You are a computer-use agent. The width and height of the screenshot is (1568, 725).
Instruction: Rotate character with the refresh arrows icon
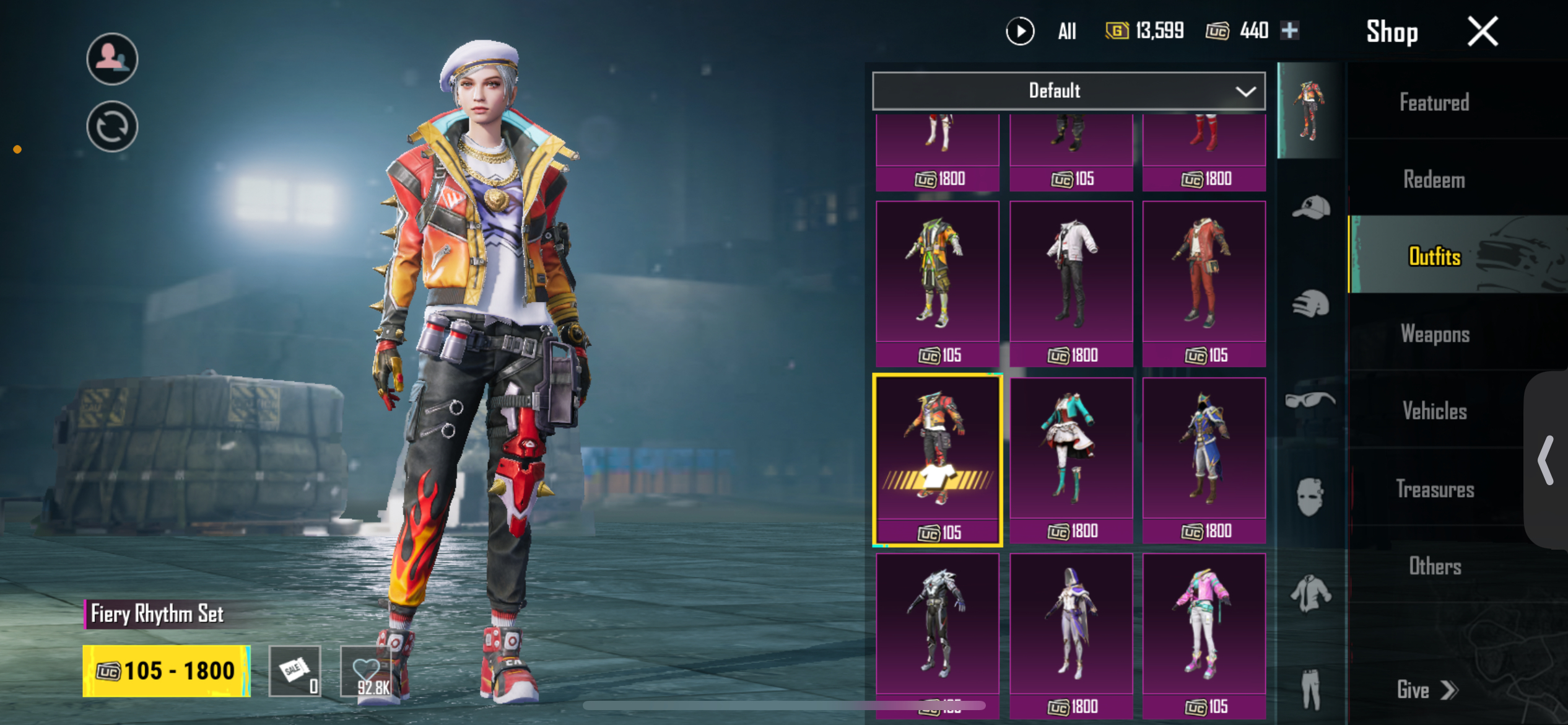coord(112,127)
